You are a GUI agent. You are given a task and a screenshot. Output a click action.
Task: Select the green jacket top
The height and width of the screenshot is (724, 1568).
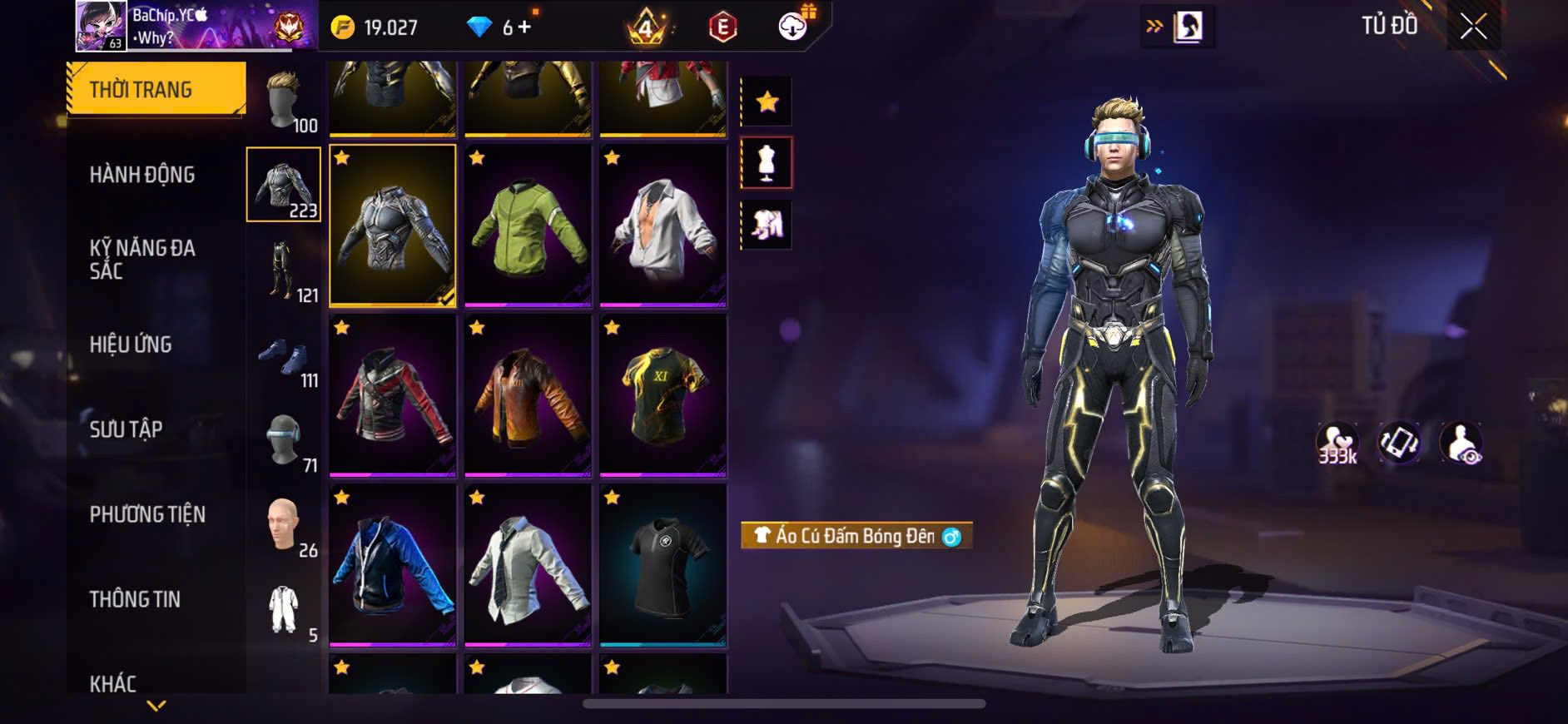(528, 225)
